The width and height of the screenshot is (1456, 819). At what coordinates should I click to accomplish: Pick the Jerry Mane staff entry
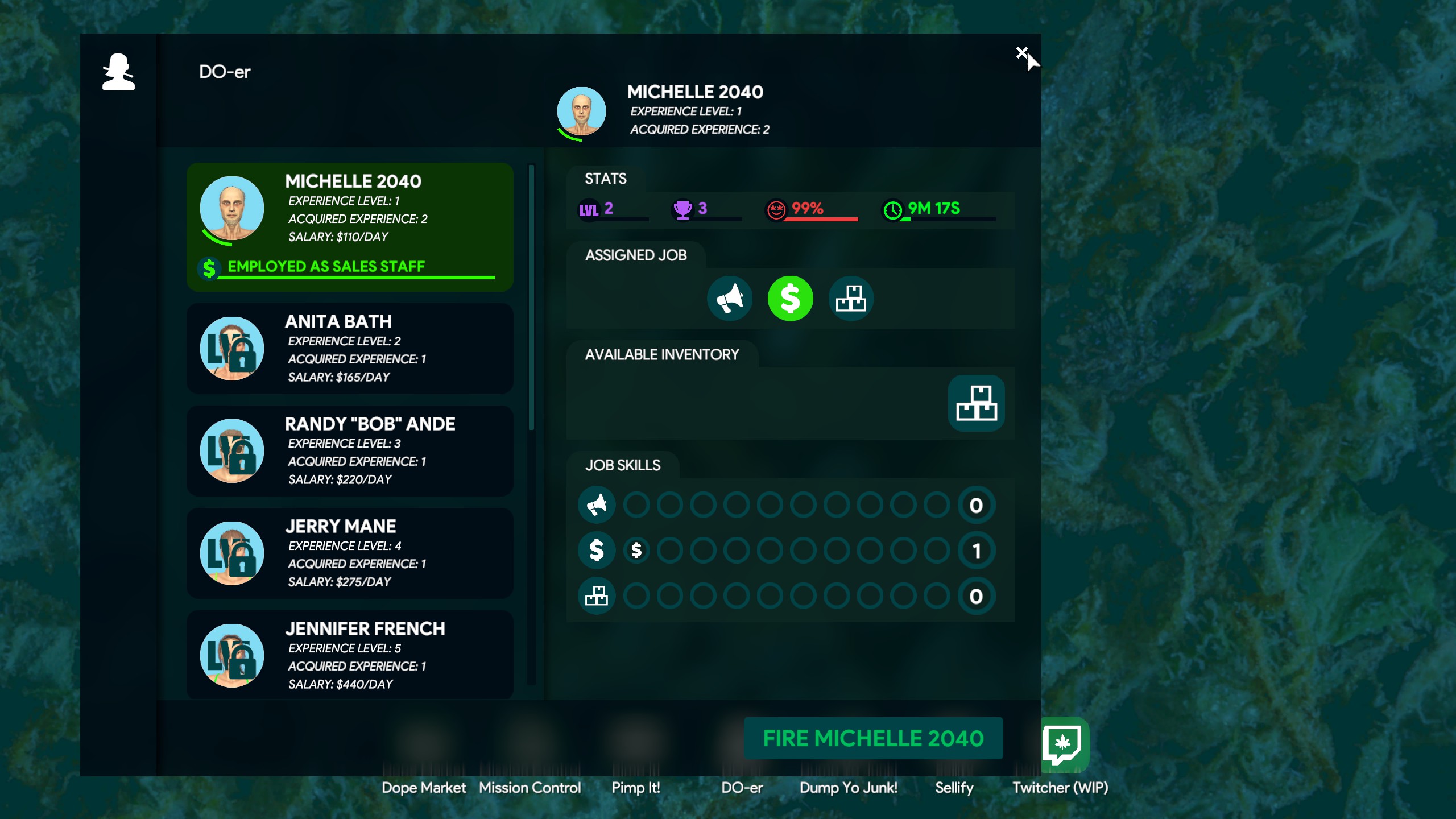350,553
